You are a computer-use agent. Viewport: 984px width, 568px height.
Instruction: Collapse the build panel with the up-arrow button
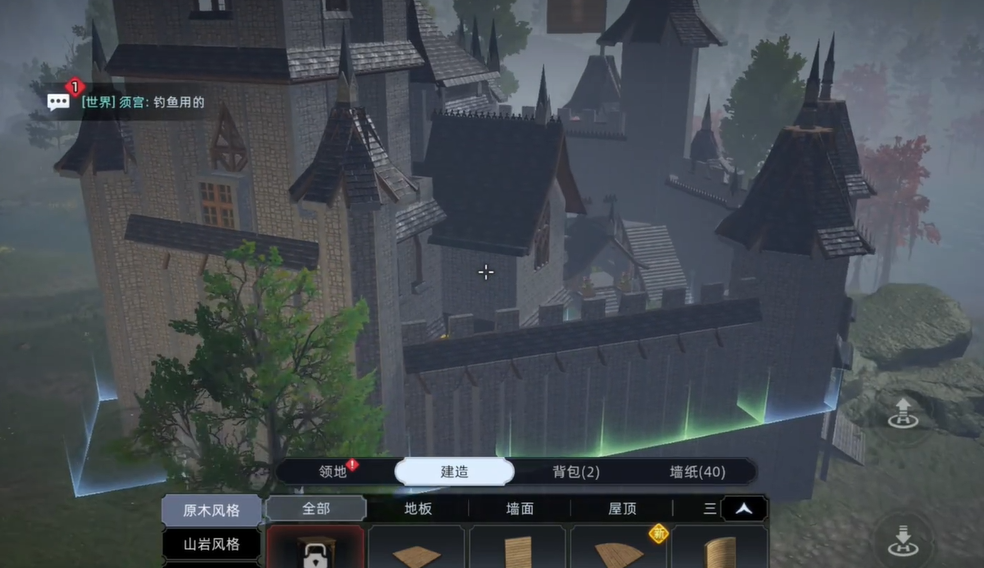coord(744,509)
